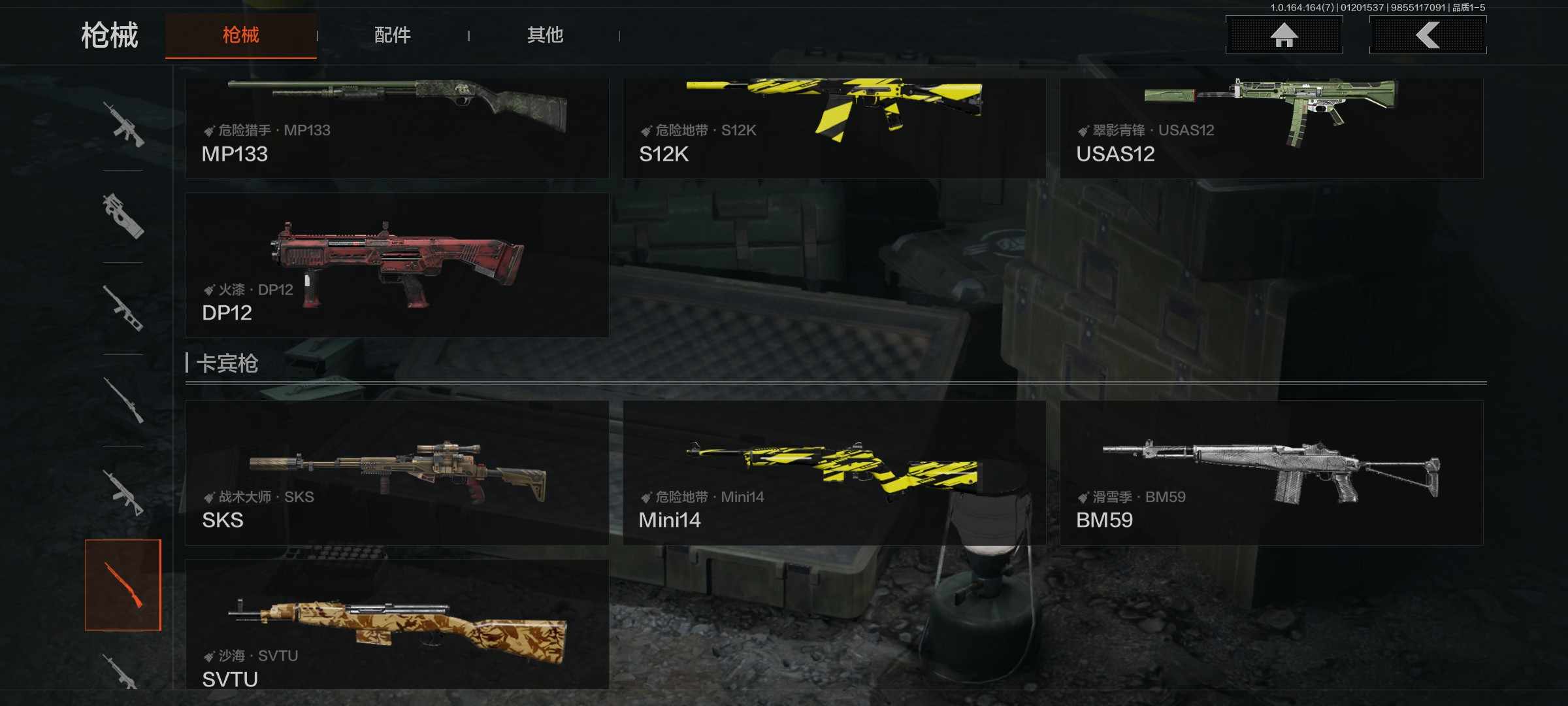Select the 枪械 firearms tab
The height and width of the screenshot is (706, 1568).
click(241, 35)
